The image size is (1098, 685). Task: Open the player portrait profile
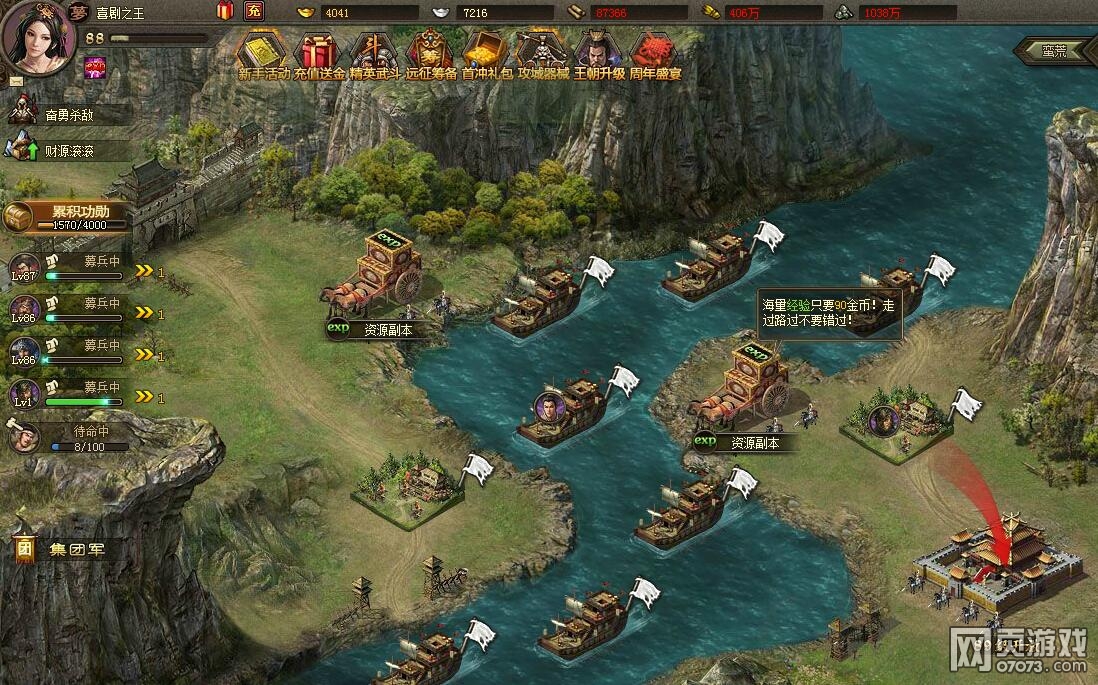pyautogui.click(x=38, y=38)
